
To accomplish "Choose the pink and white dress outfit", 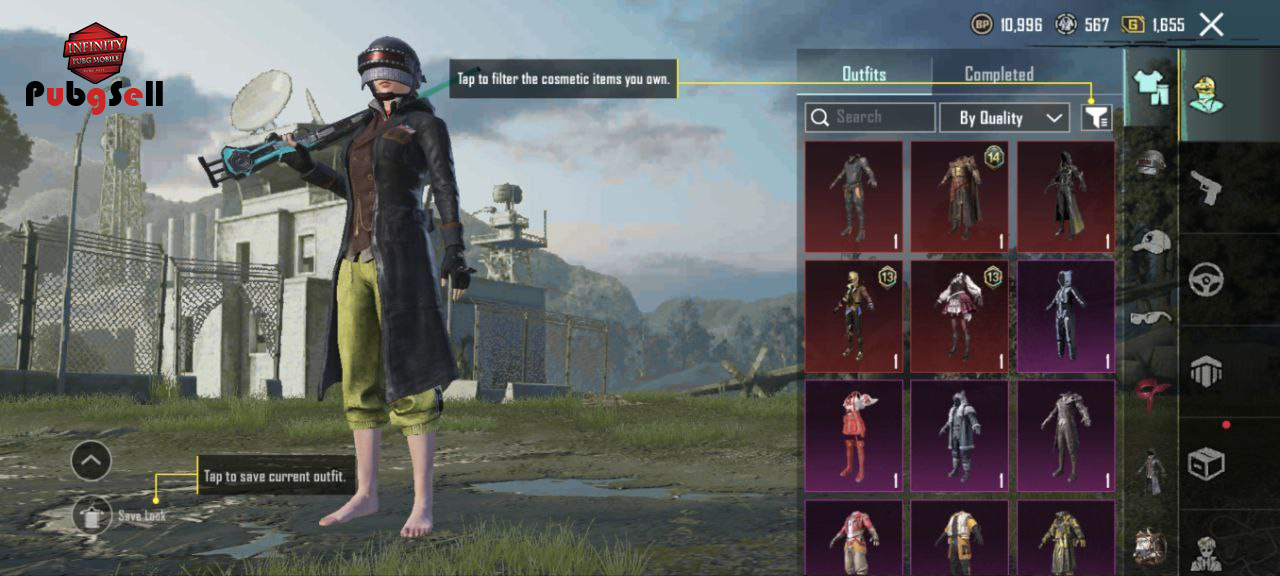I will pos(959,316).
